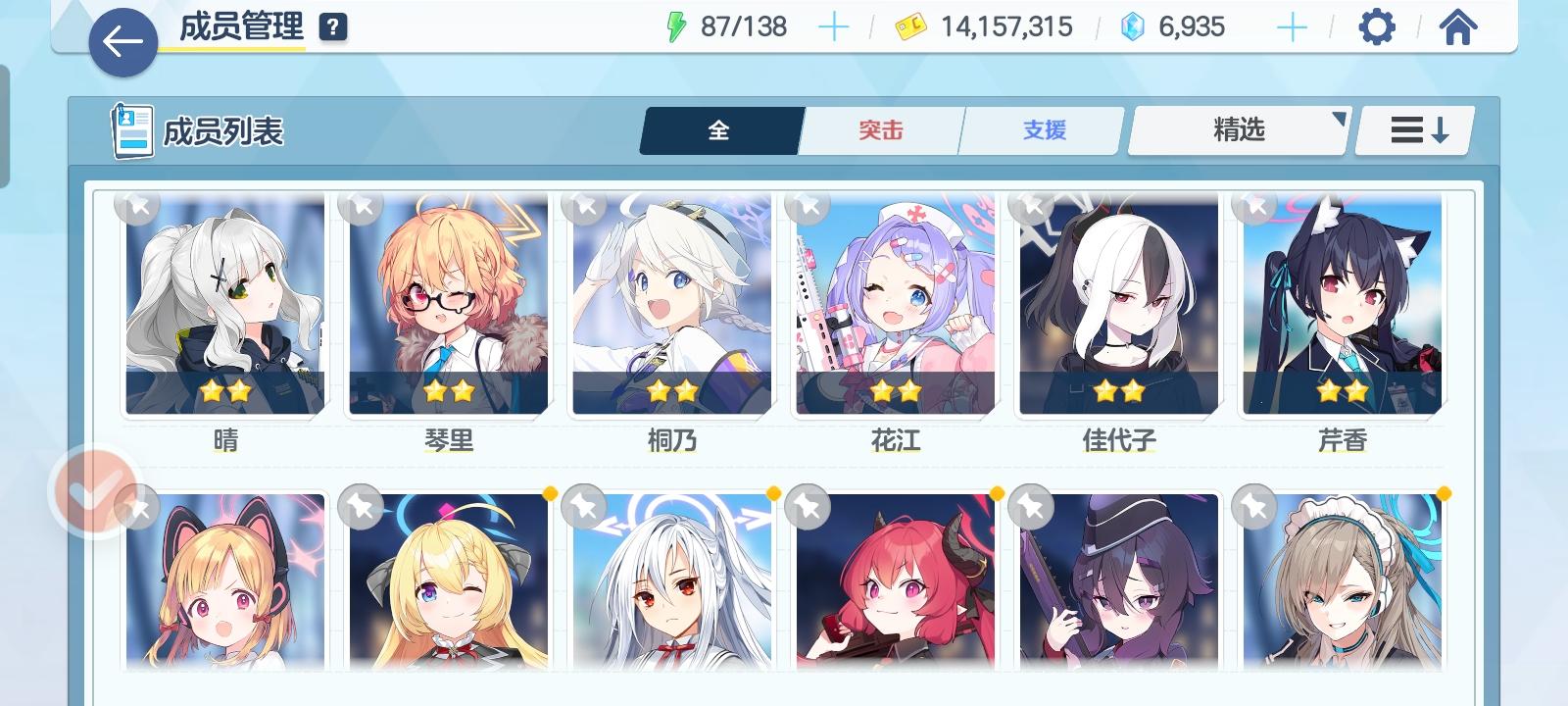The image size is (1568, 706).
Task: Switch to the 支援 tab
Action: click(1041, 128)
